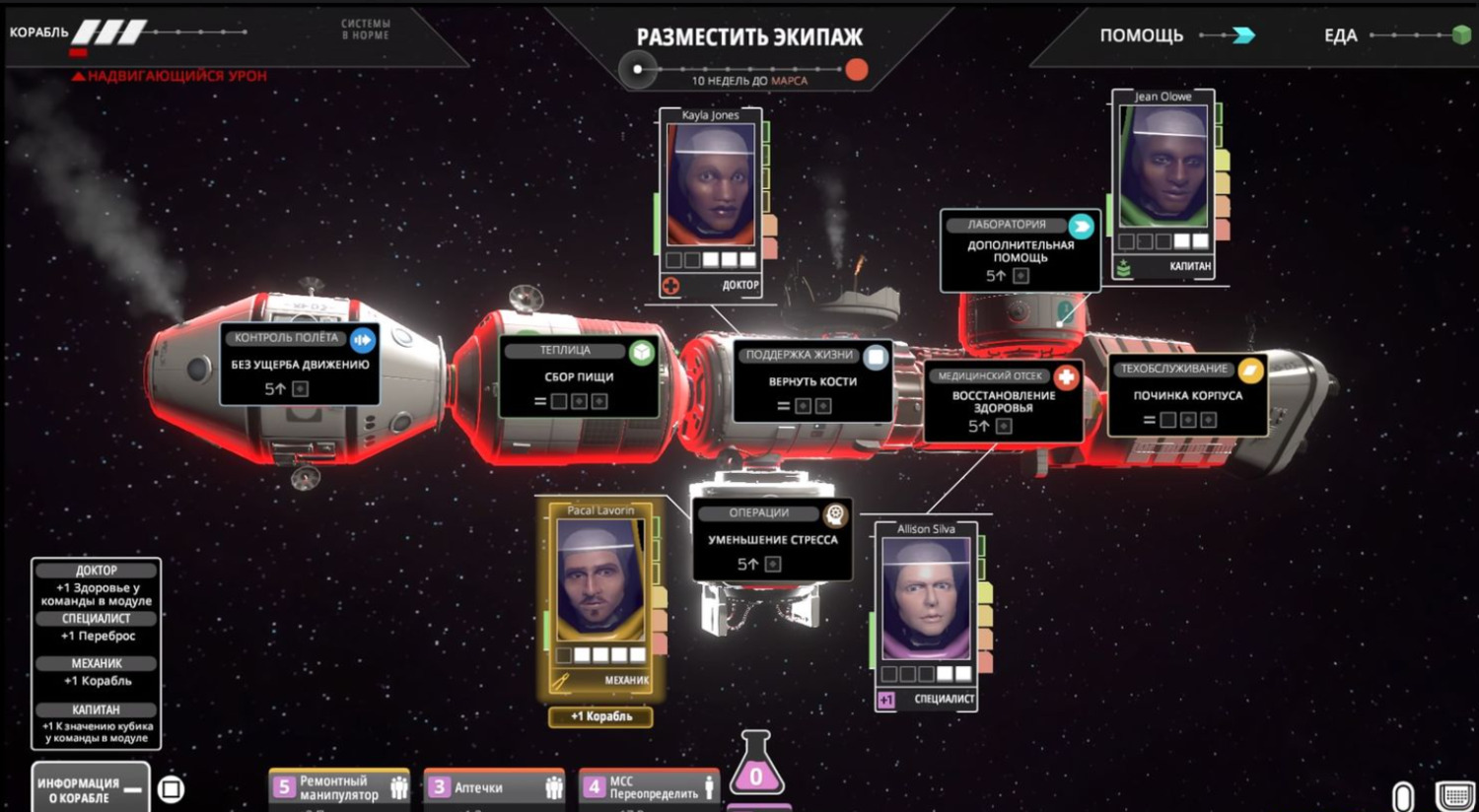The image size is (1479, 812).
Task: Select the Теплица greenhouse module
Action: [579, 376]
